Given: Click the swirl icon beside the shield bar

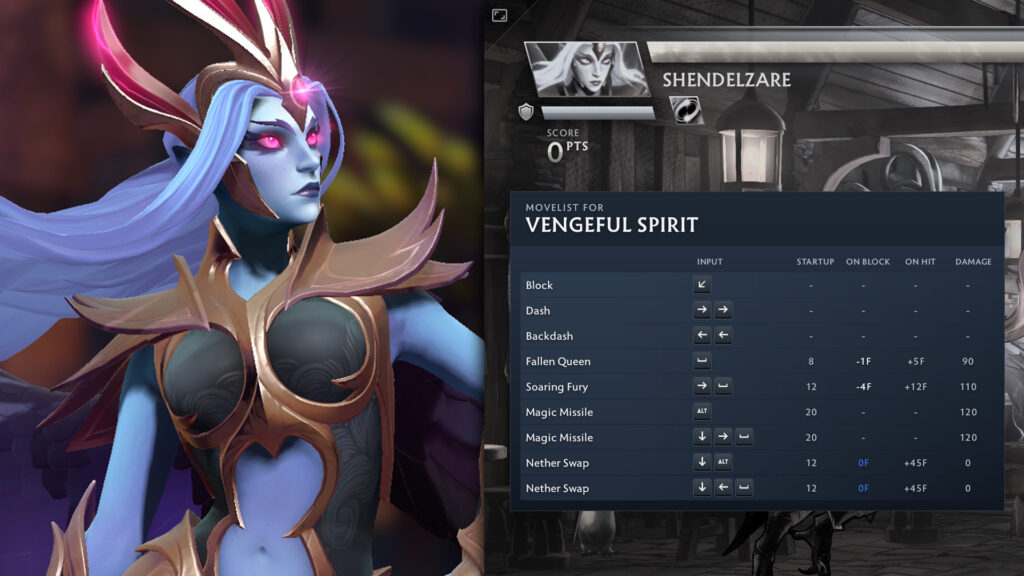Looking at the screenshot, I should coord(686,111).
